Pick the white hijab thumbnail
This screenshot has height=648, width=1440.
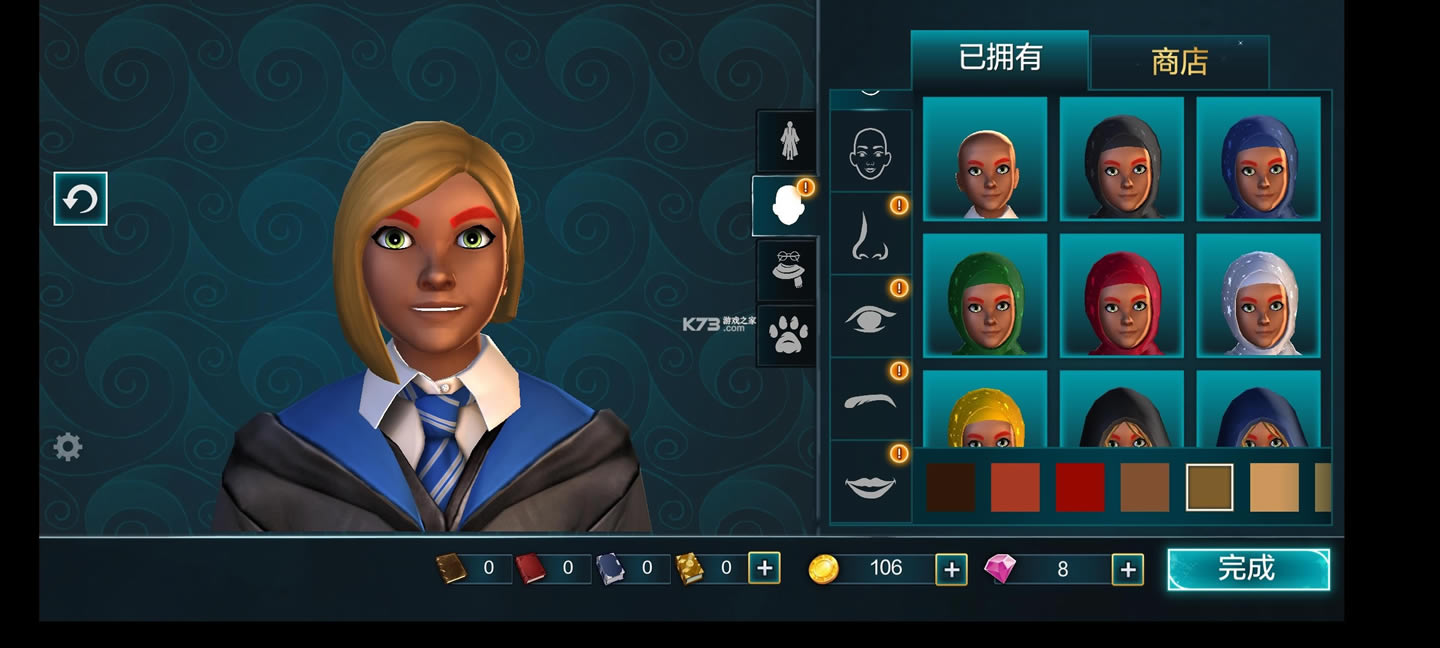(x=1258, y=296)
